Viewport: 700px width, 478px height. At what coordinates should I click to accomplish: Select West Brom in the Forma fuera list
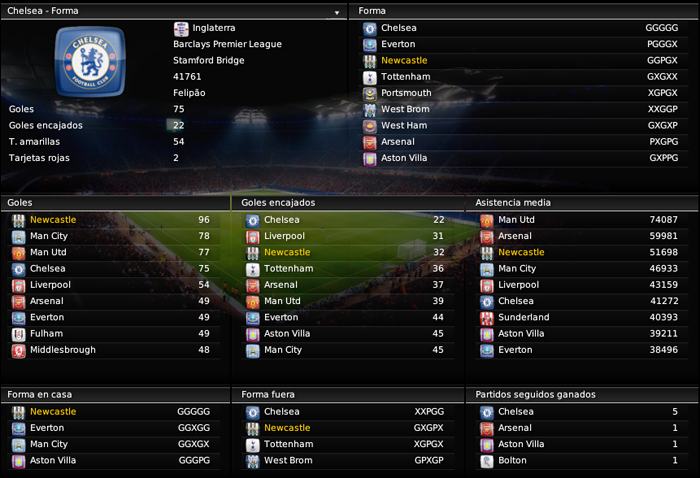(289, 460)
